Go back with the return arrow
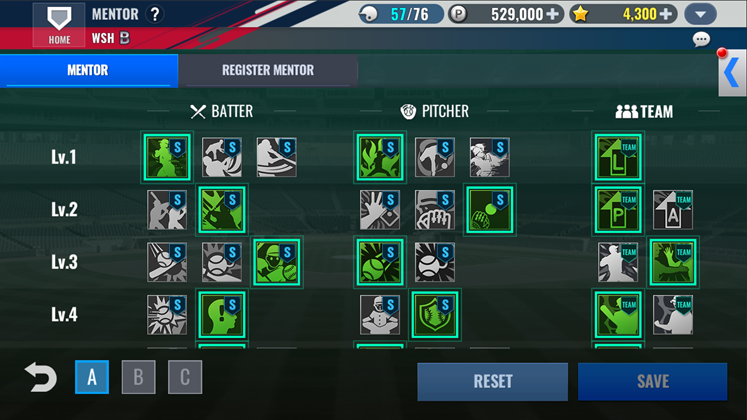747x420 pixels. coord(40,378)
